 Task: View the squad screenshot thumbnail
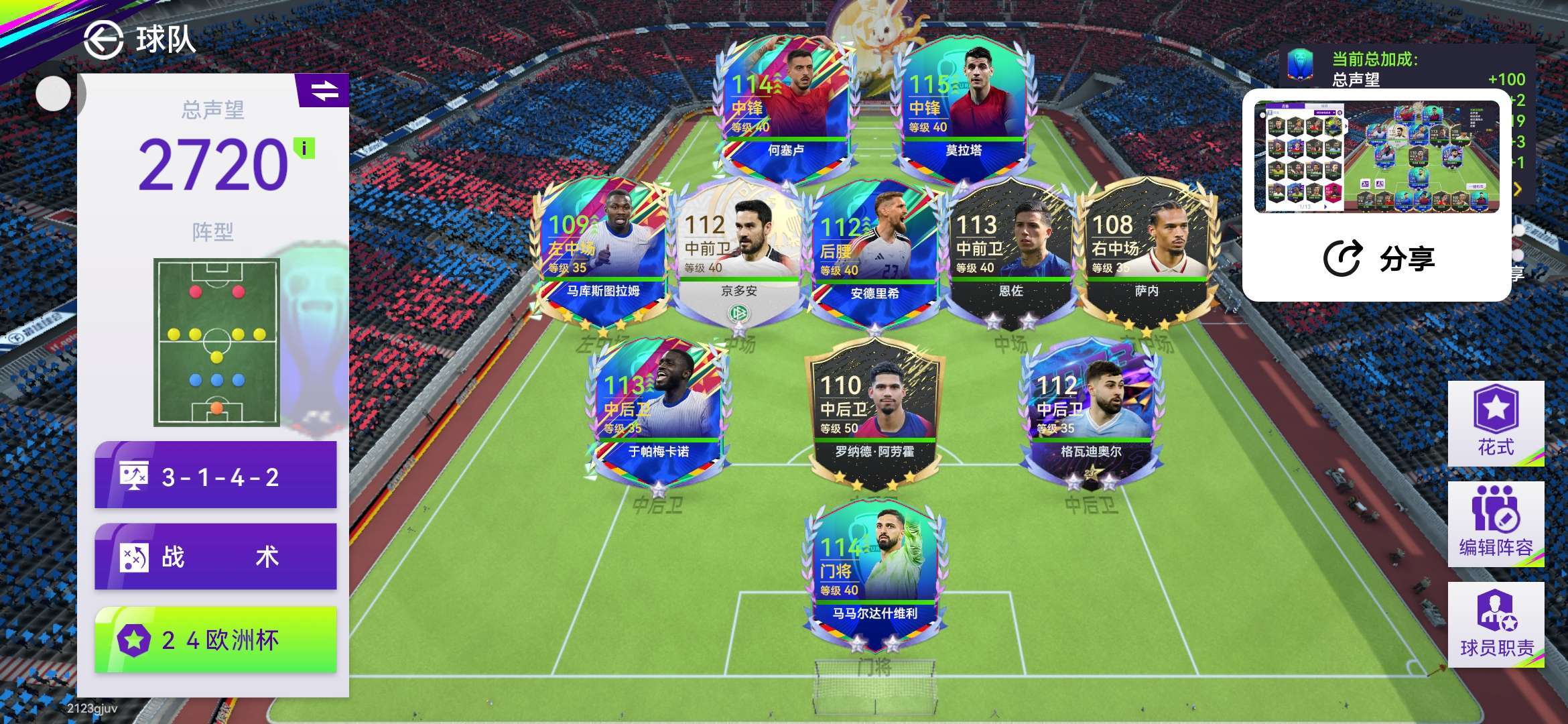tap(1376, 157)
